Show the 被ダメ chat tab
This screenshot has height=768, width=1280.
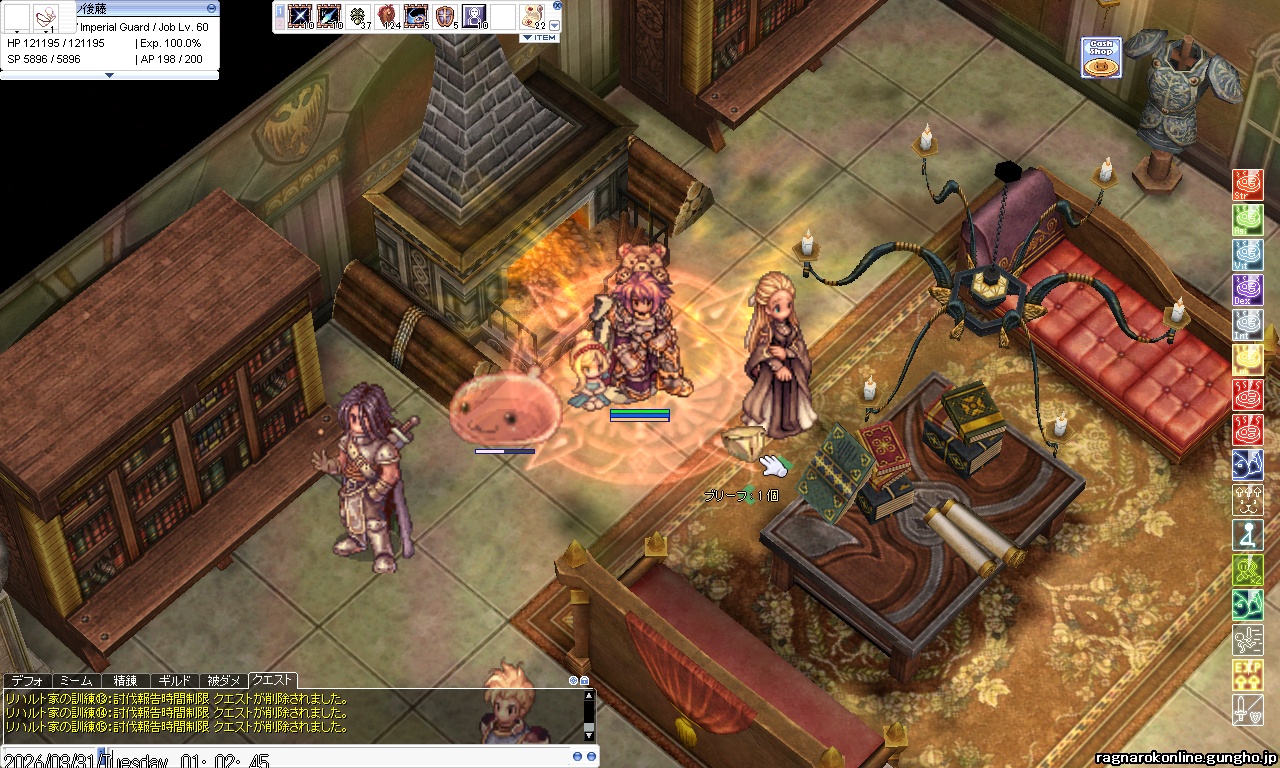coord(223,680)
